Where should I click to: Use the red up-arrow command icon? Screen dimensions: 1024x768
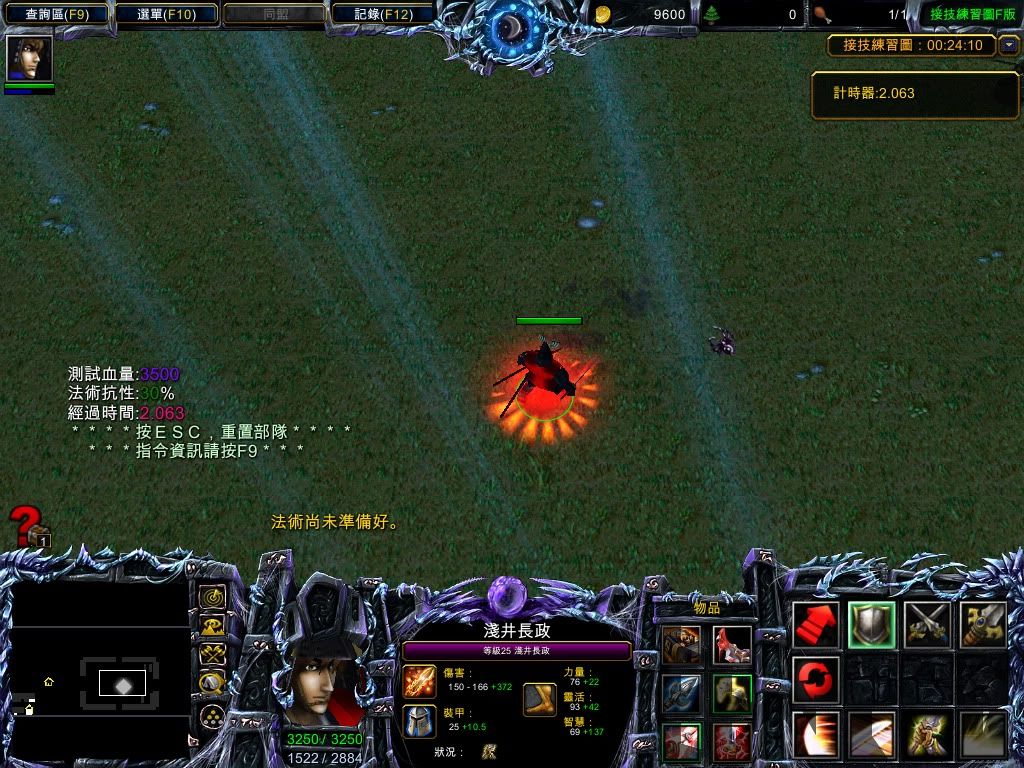pos(816,625)
